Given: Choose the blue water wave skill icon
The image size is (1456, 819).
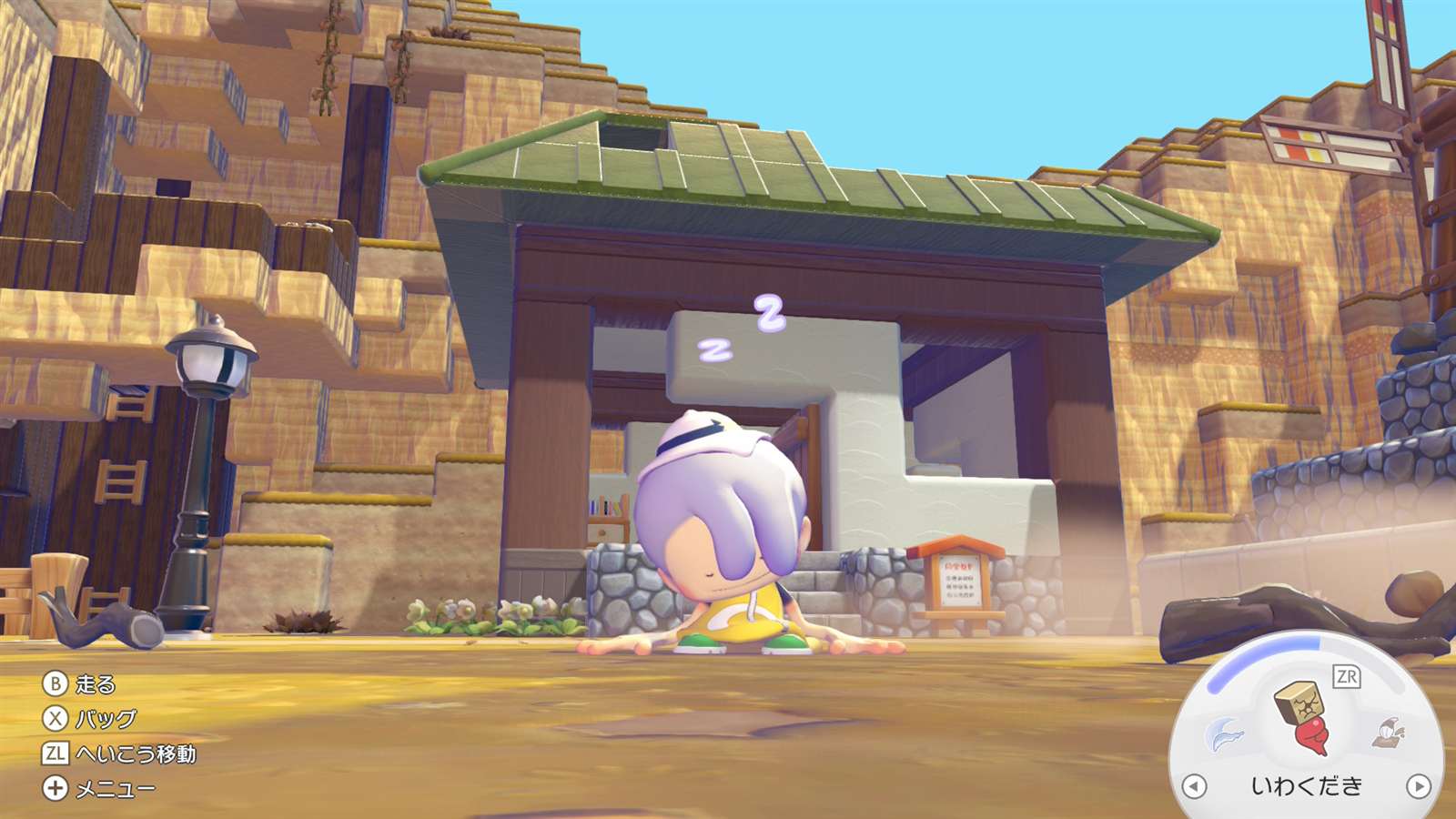Looking at the screenshot, I should pyautogui.click(x=1224, y=733).
